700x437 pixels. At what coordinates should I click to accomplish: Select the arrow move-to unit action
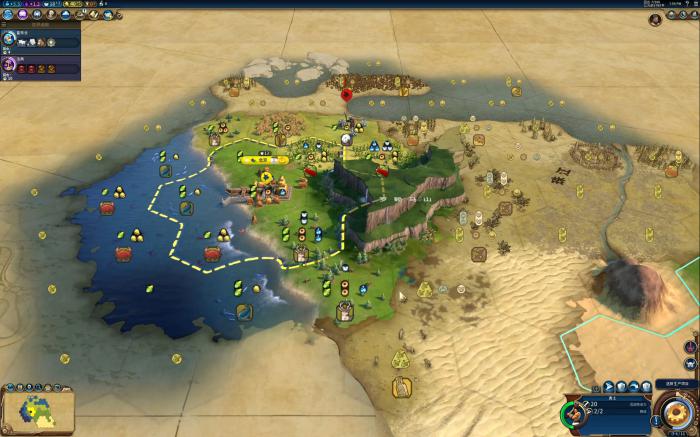click(608, 386)
